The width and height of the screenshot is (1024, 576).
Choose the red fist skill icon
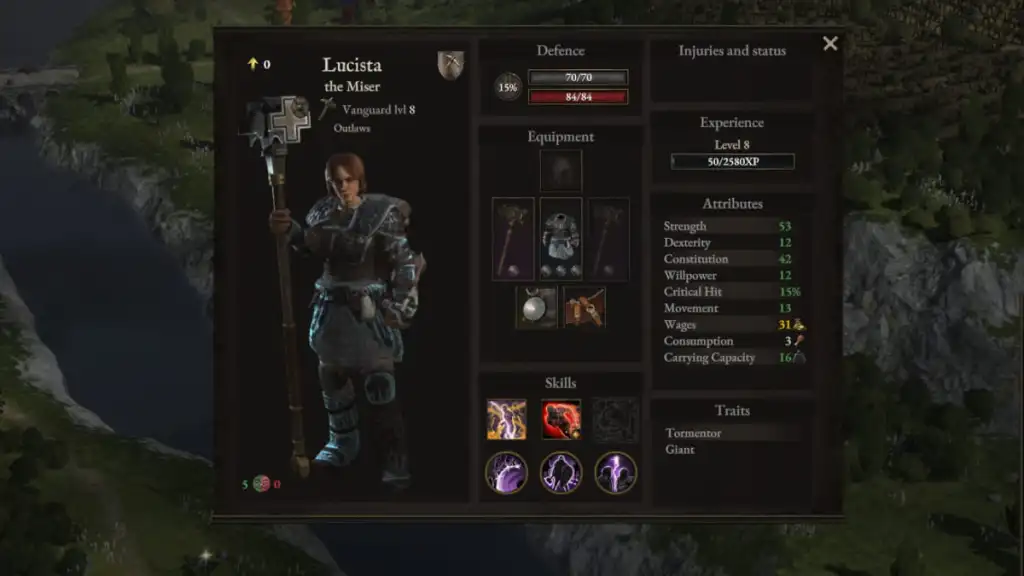pos(561,420)
